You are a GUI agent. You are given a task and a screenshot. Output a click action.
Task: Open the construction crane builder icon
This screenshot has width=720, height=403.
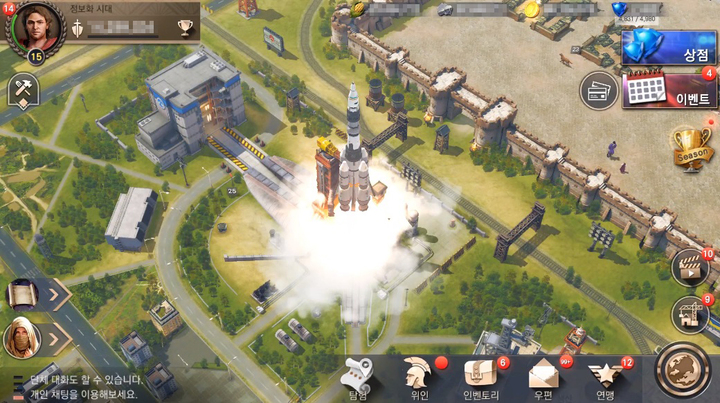click(x=689, y=315)
